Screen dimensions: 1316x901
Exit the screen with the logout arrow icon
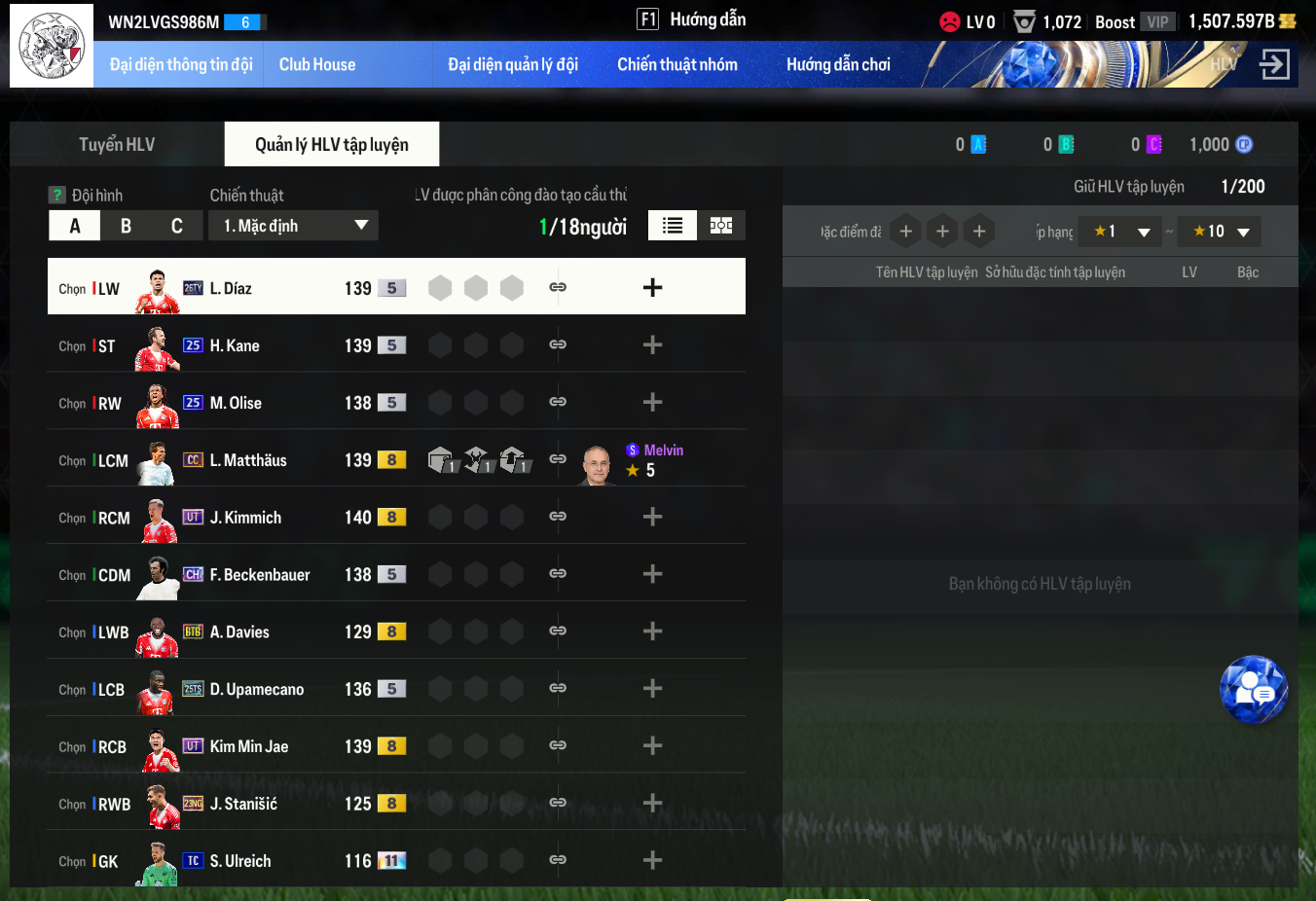coord(1274,65)
